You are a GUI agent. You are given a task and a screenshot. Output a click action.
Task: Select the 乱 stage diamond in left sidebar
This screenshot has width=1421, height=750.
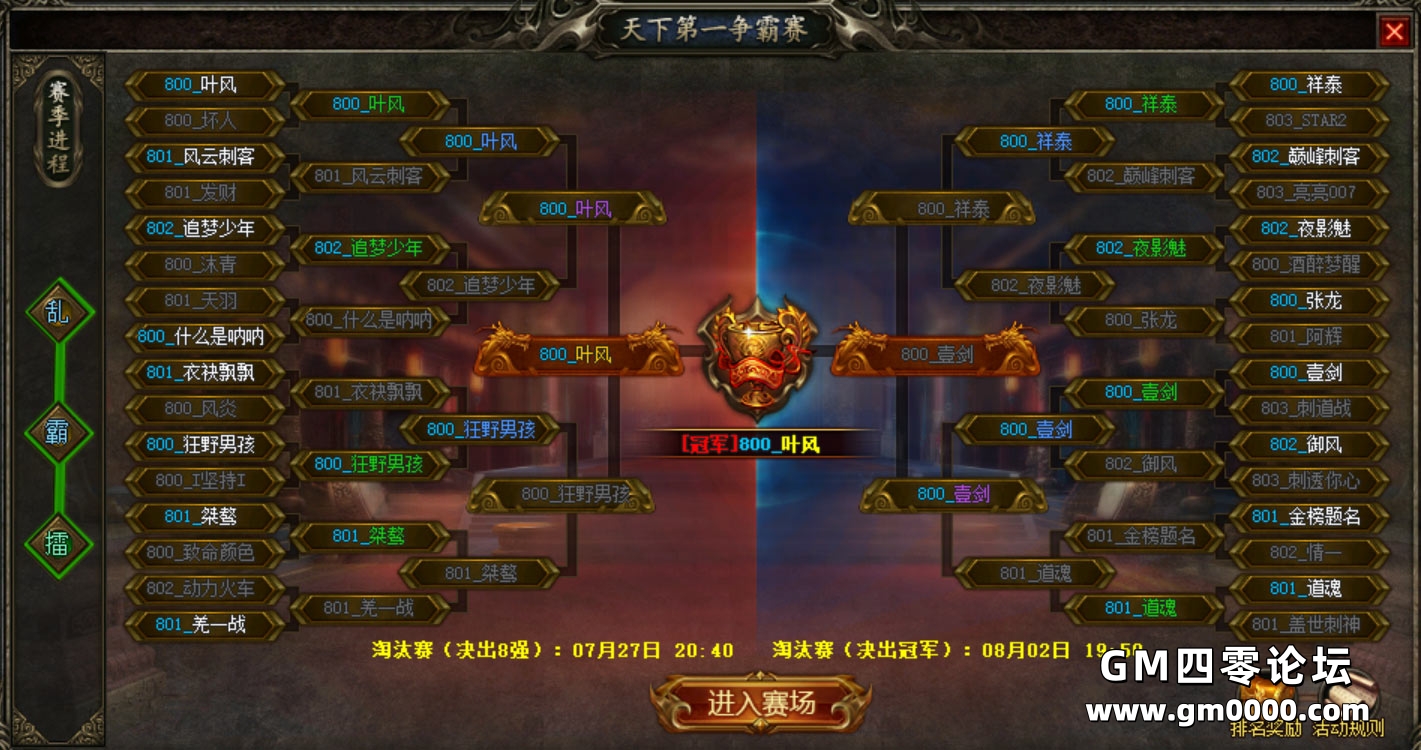tap(57, 312)
